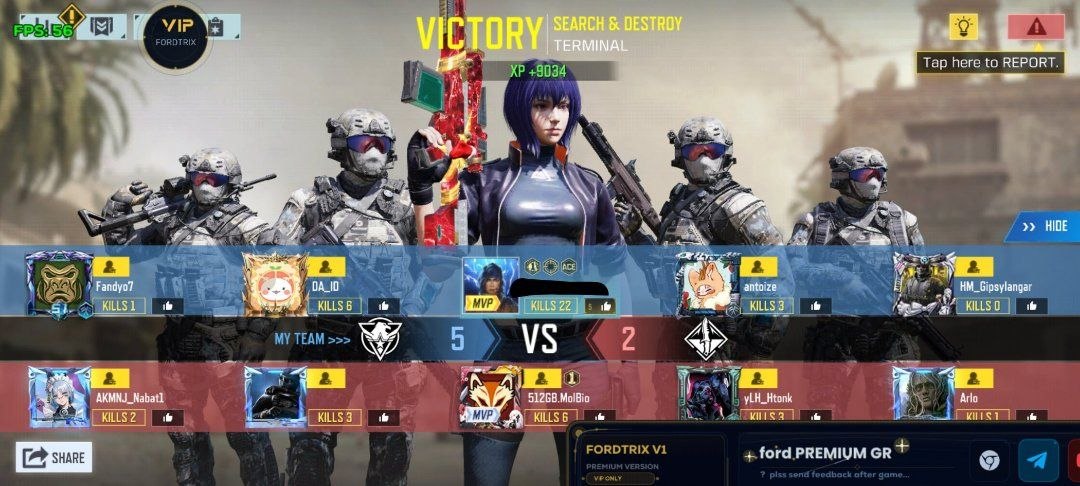Like player Fandyo7 with thumbs-up
The width and height of the screenshot is (1080, 486).
[x=167, y=306]
